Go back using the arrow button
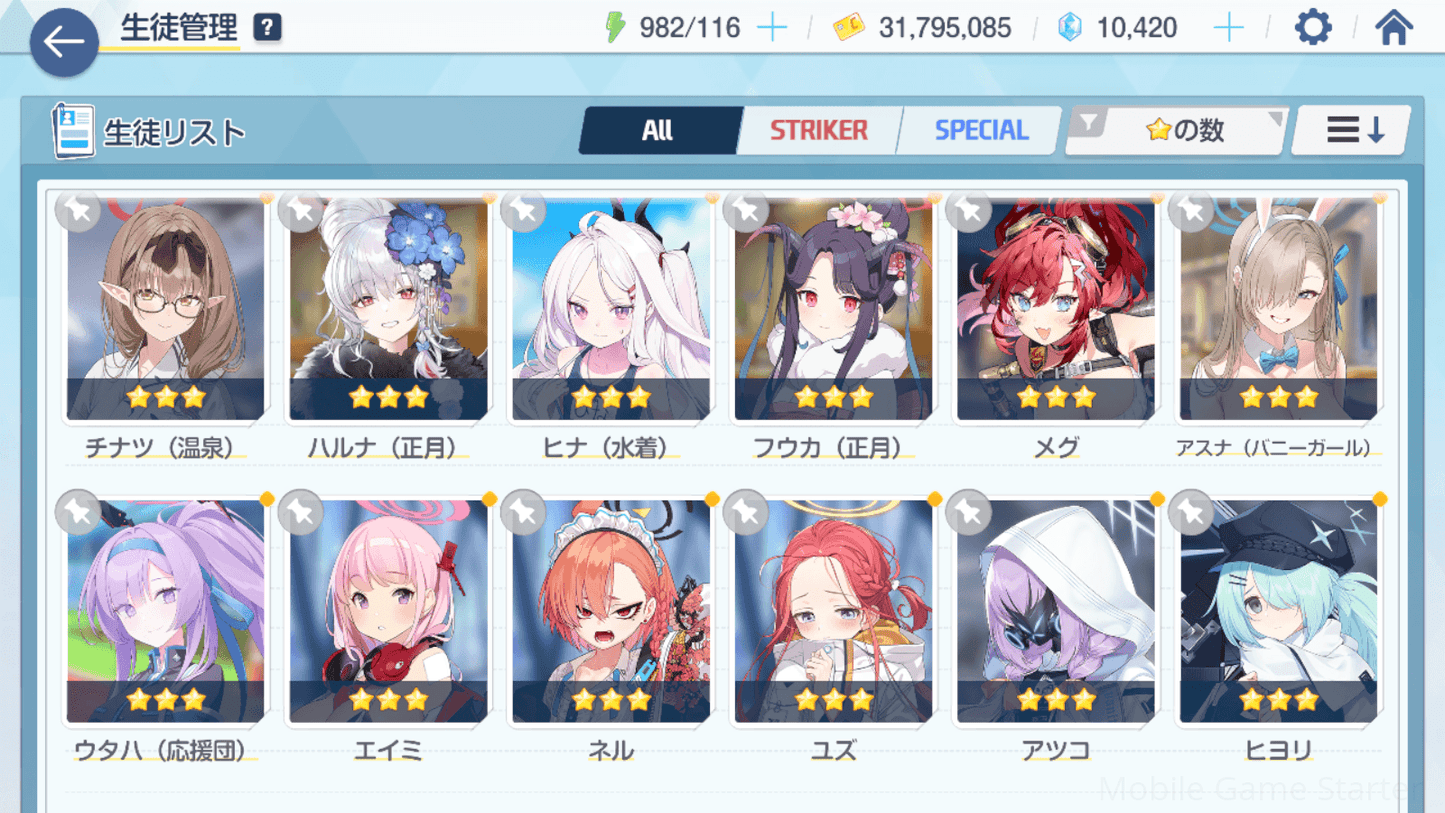Viewport: 1445px width, 813px height. click(x=64, y=42)
